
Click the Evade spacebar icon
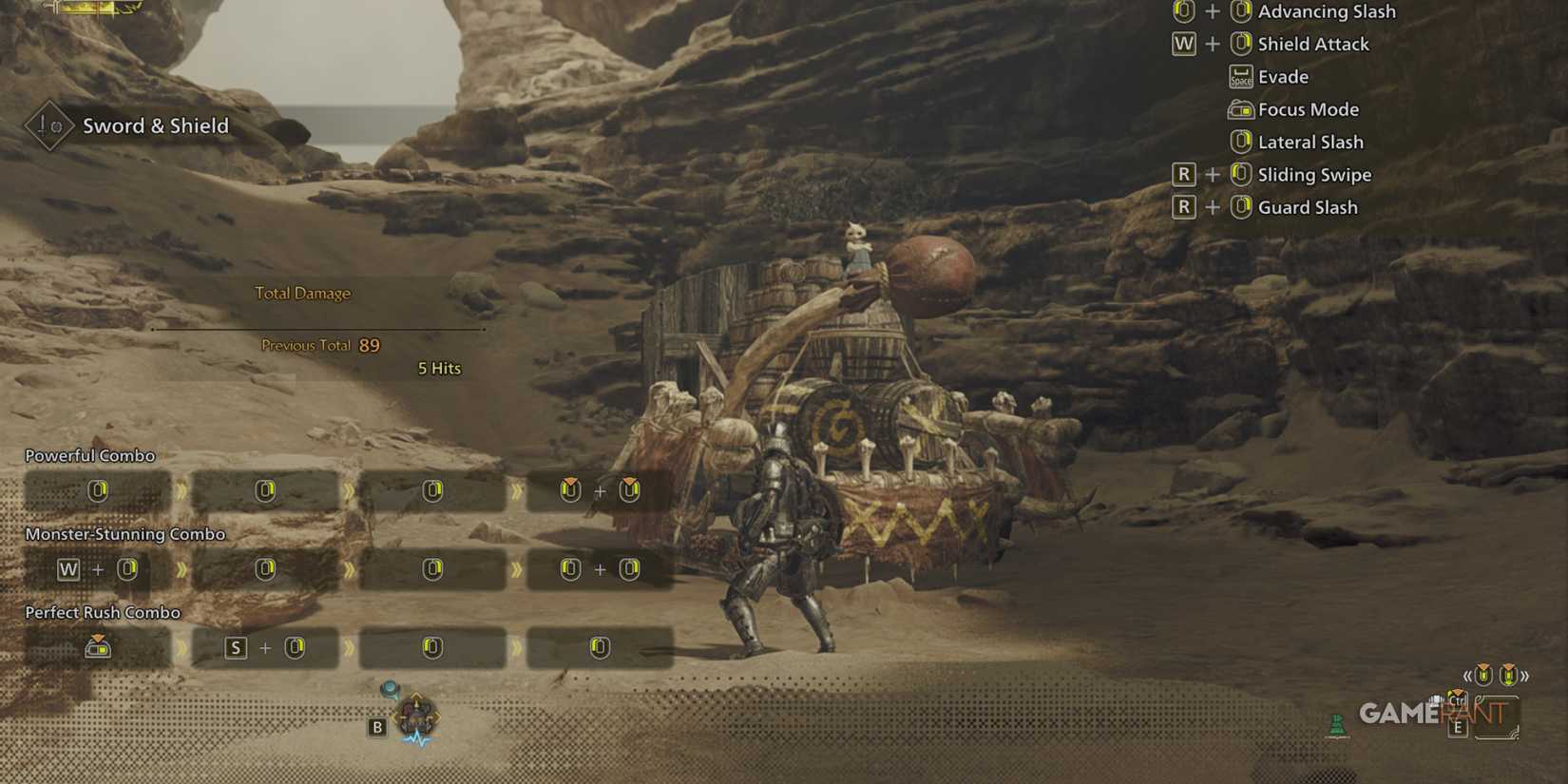(x=1240, y=76)
